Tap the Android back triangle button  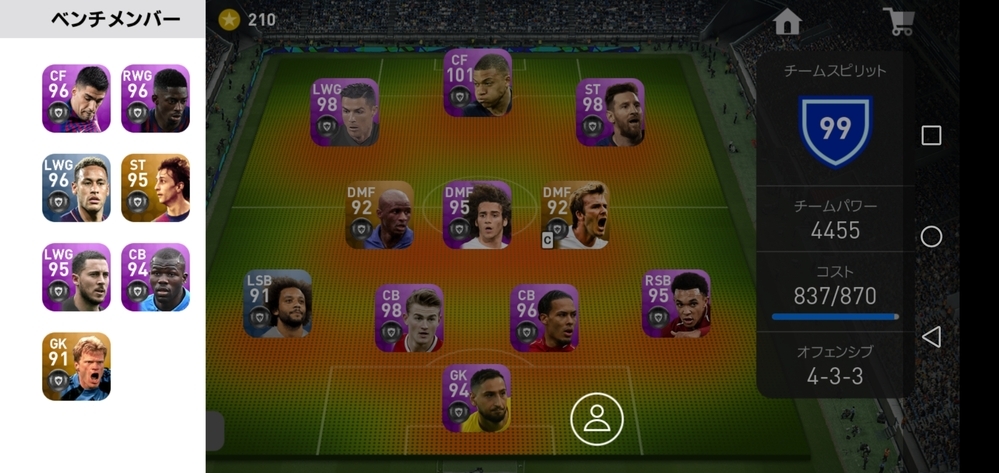930,336
